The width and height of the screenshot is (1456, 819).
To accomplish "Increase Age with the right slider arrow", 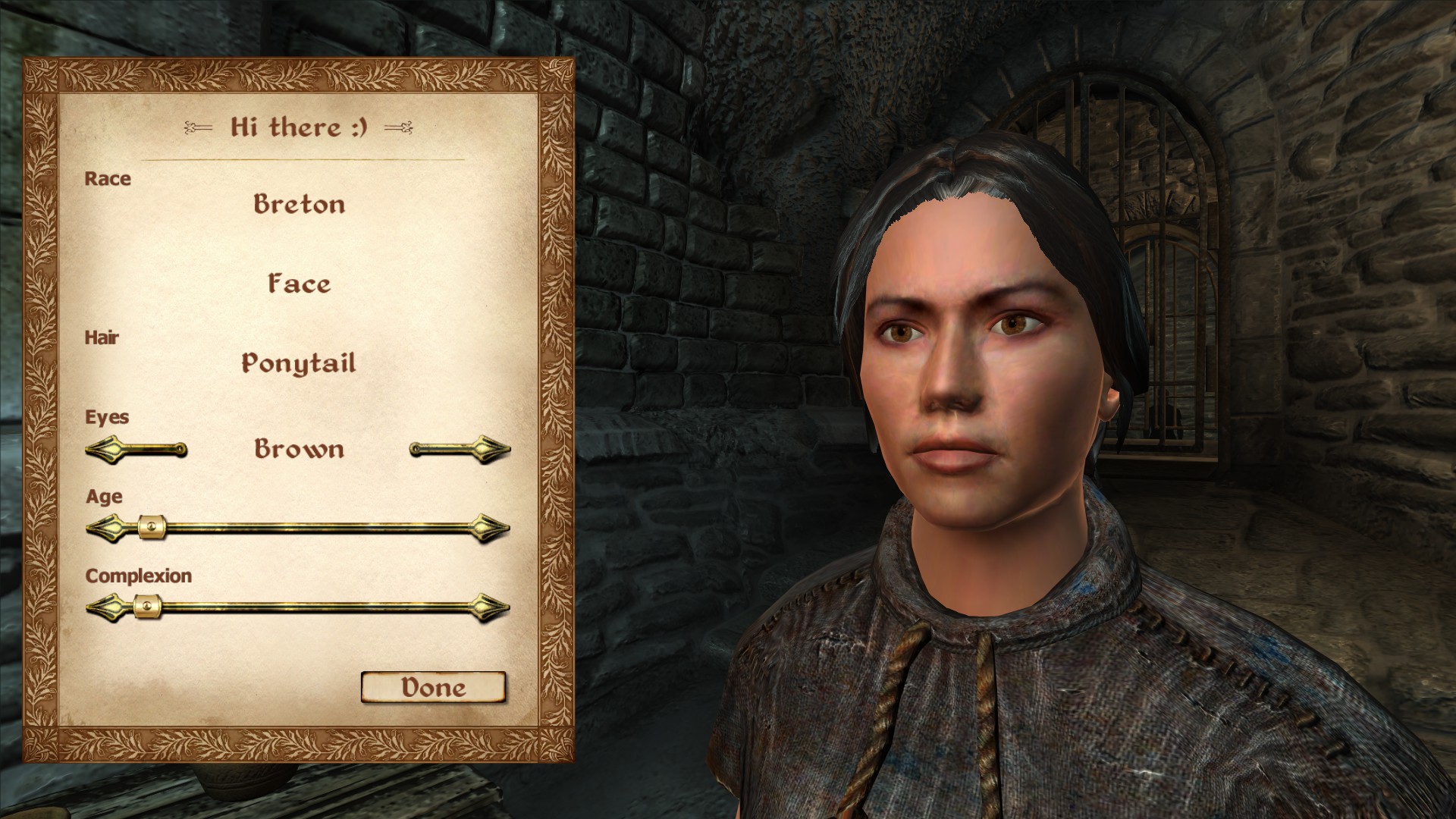I will (x=491, y=528).
